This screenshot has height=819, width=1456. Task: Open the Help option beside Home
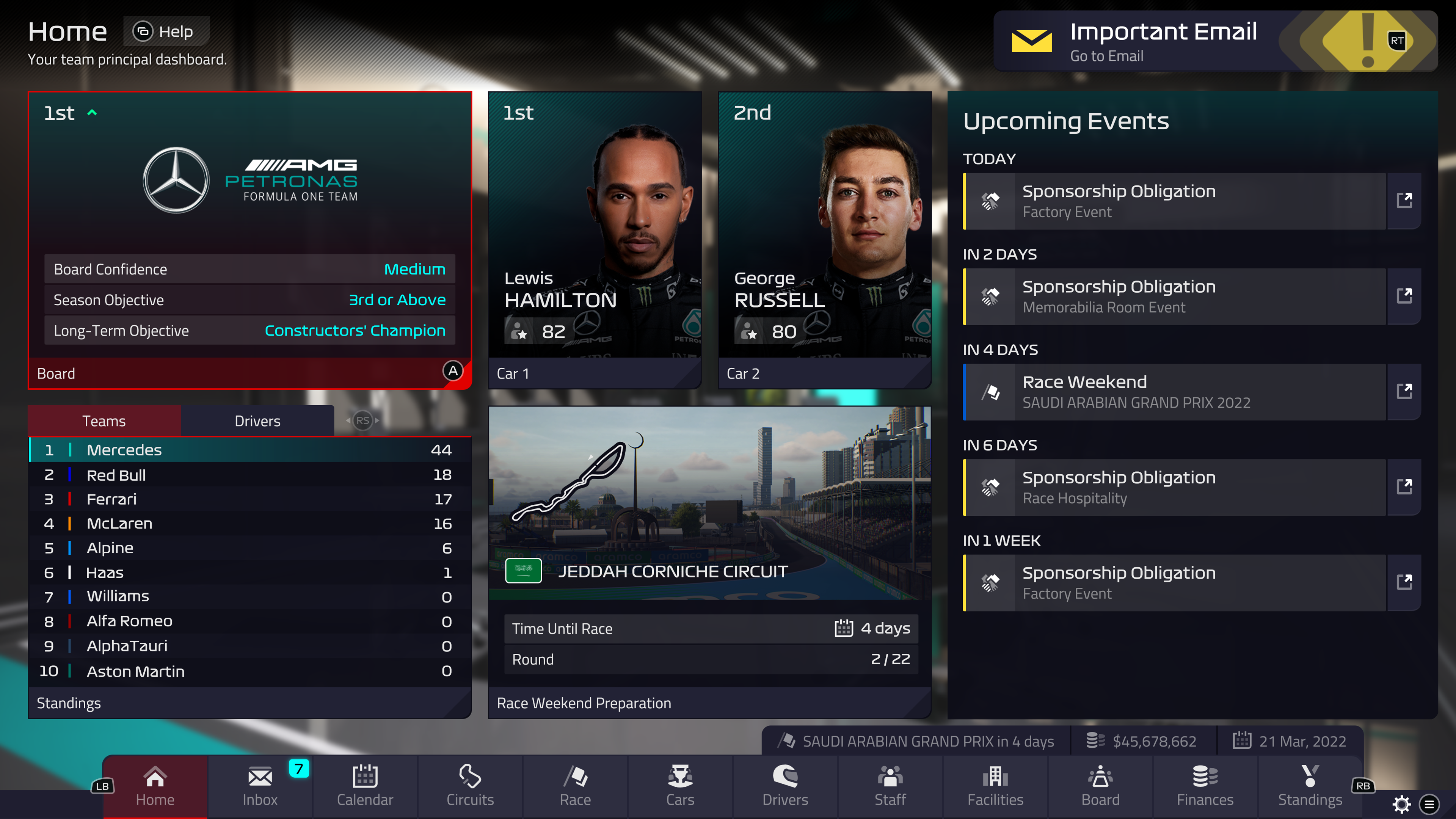(166, 31)
